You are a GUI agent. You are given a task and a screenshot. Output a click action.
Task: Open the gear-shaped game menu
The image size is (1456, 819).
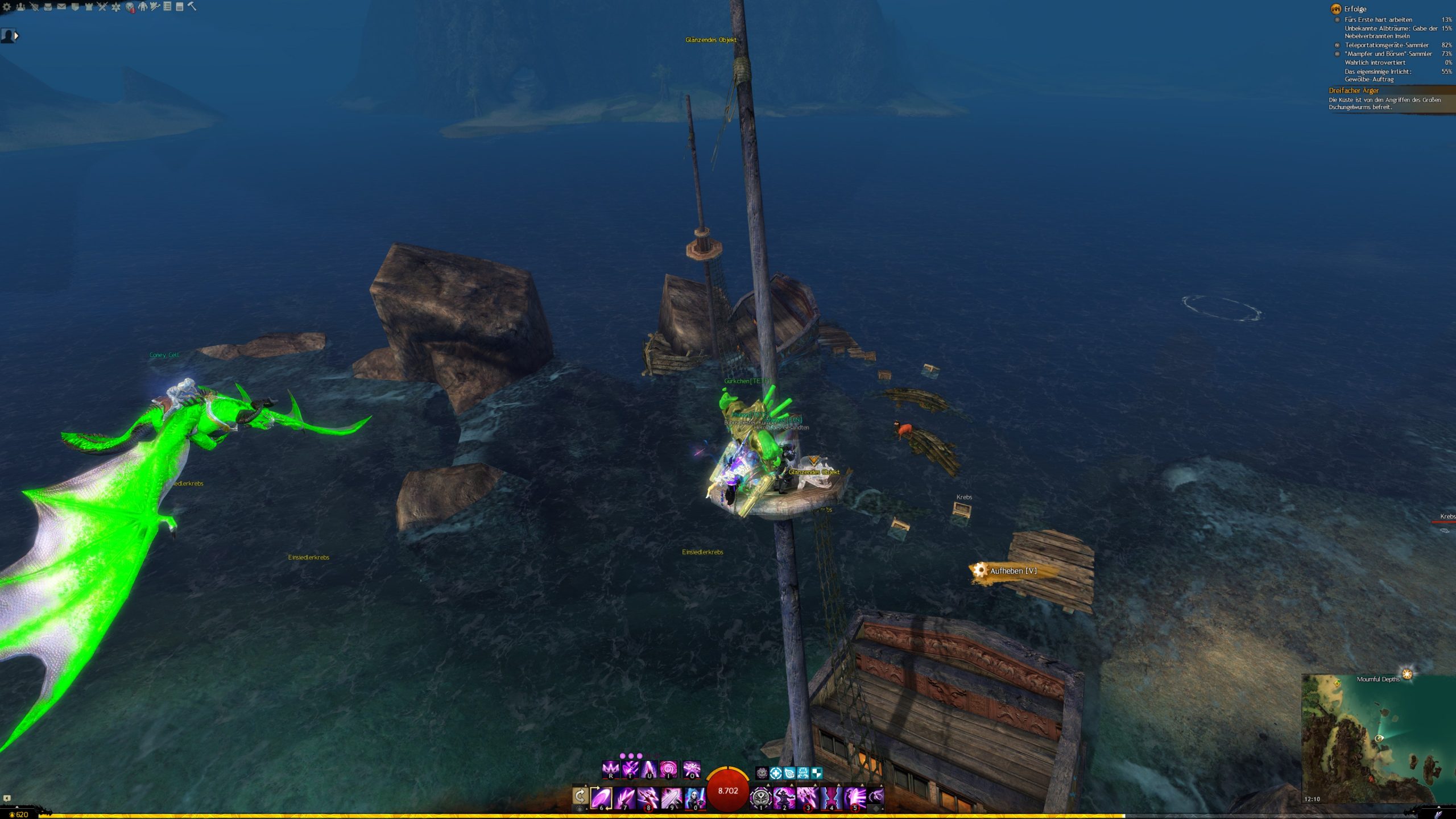7,7
